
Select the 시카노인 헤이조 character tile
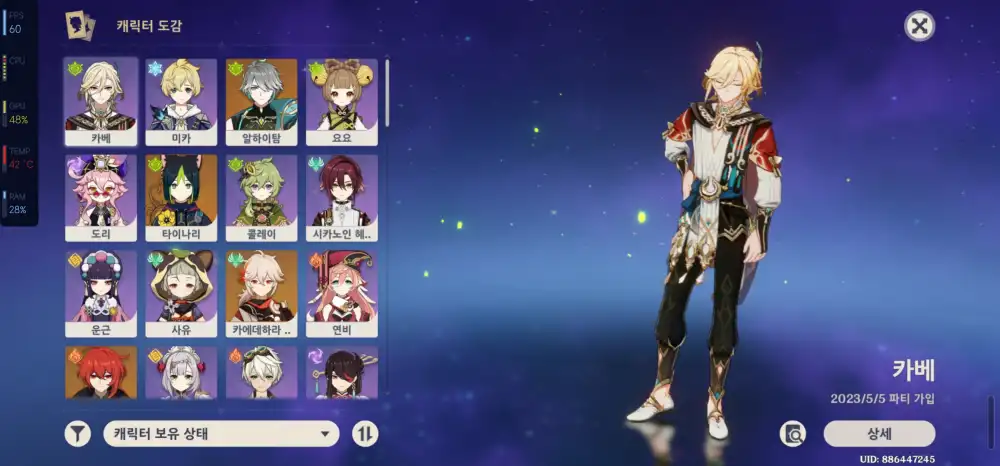click(341, 197)
